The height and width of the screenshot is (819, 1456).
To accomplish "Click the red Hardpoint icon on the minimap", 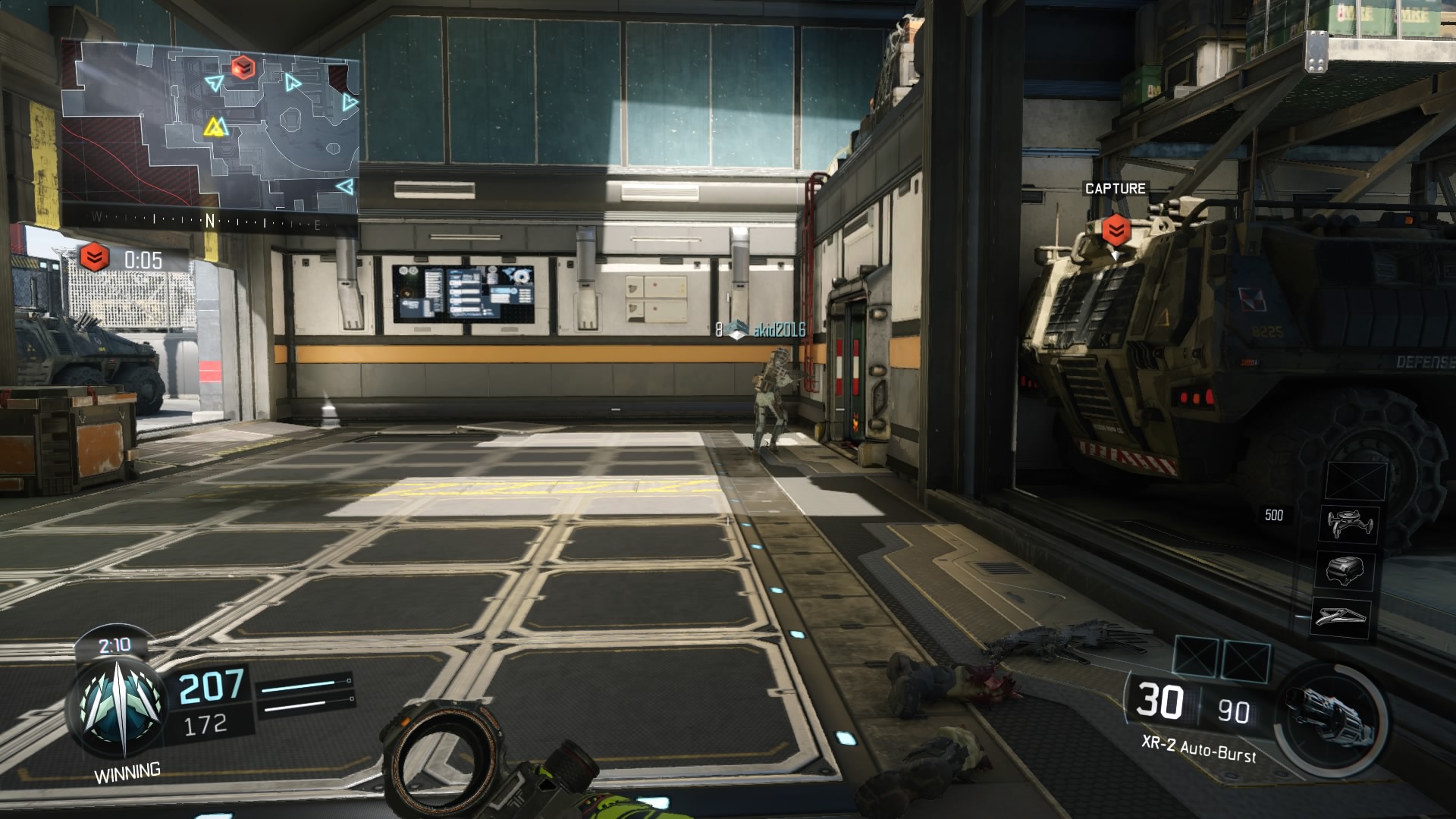I will [x=244, y=67].
